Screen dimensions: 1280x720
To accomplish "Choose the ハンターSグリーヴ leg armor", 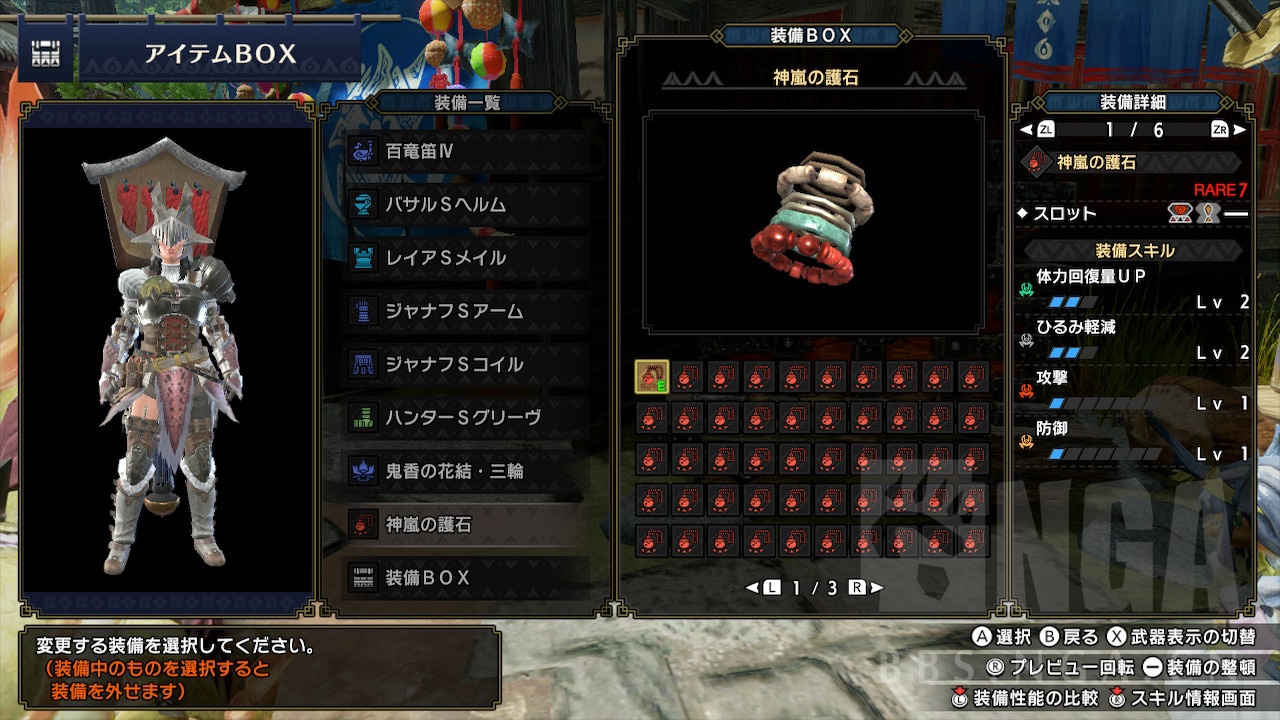I will pos(466,417).
